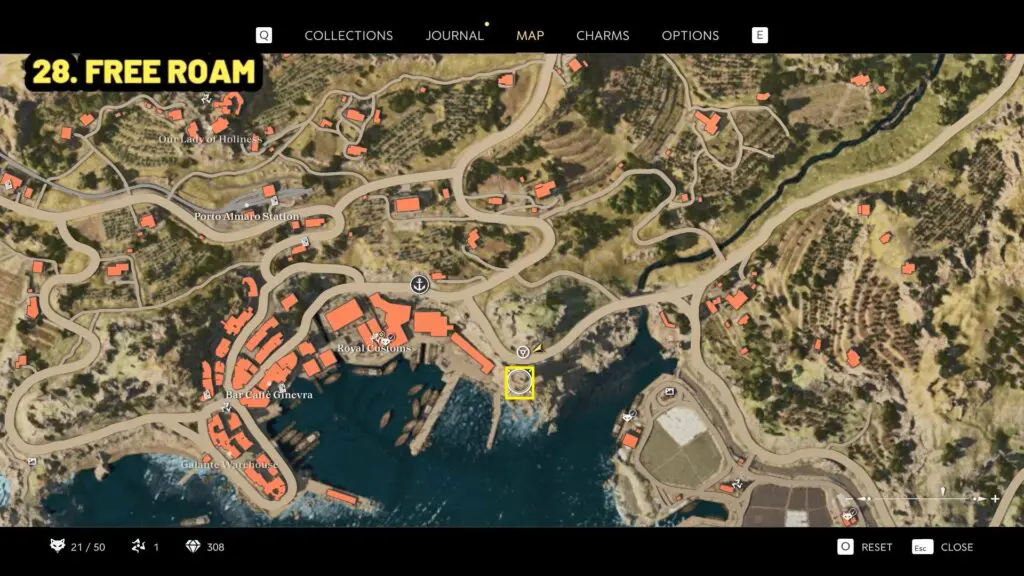Select the Map tab
The height and width of the screenshot is (576, 1024).
click(530, 35)
